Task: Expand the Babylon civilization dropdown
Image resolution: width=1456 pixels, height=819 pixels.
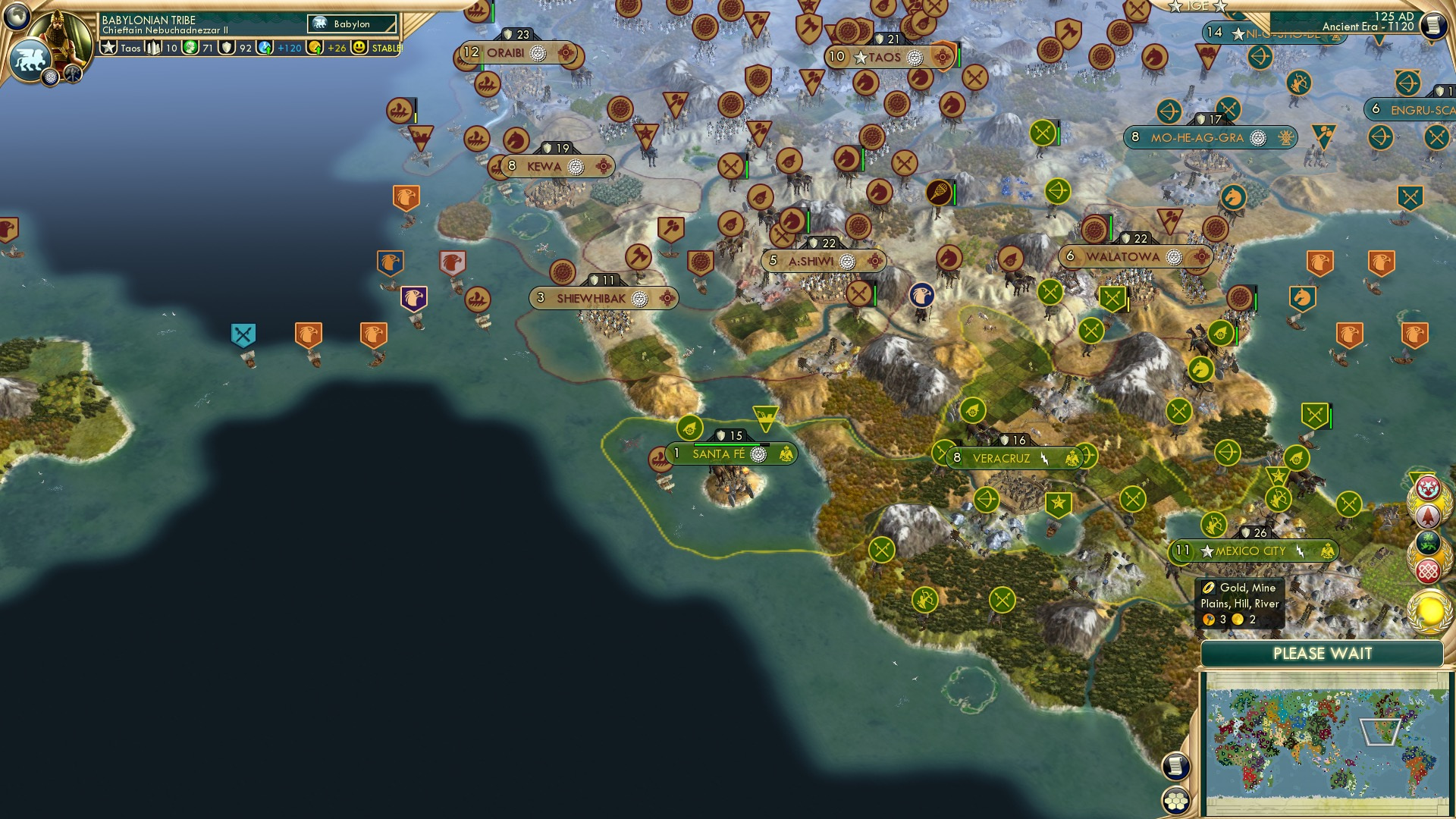Action: [x=350, y=24]
